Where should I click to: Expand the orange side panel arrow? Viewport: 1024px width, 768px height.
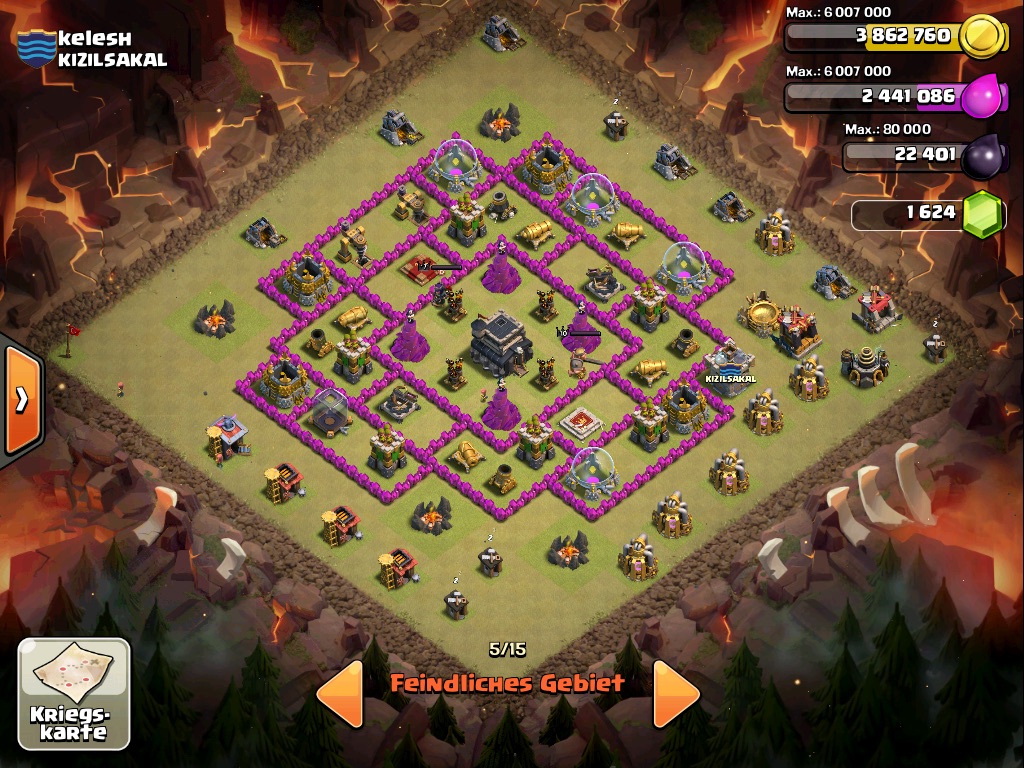click(x=21, y=400)
